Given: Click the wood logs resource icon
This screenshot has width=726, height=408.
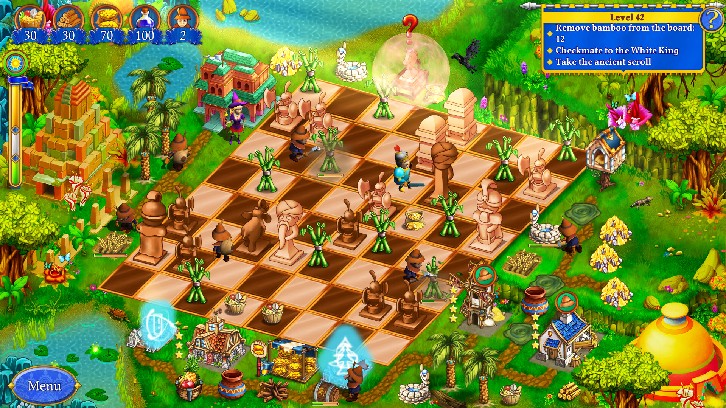Looking at the screenshot, I should pyautogui.click(x=69, y=17).
